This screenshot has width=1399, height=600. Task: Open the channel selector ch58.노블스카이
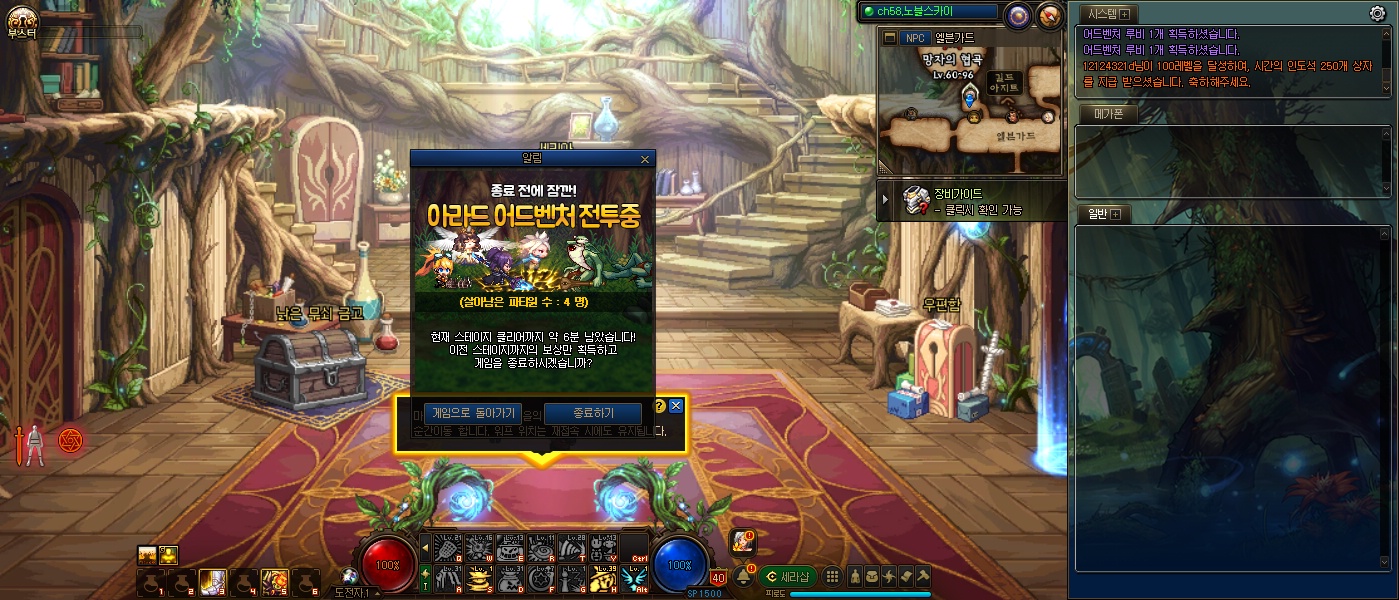click(929, 11)
